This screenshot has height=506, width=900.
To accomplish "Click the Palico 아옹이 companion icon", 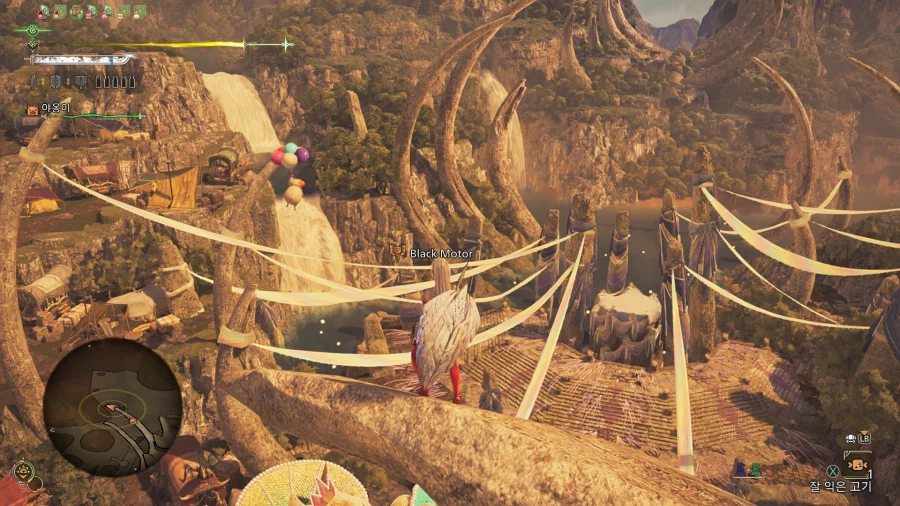I will pyautogui.click(x=33, y=109).
